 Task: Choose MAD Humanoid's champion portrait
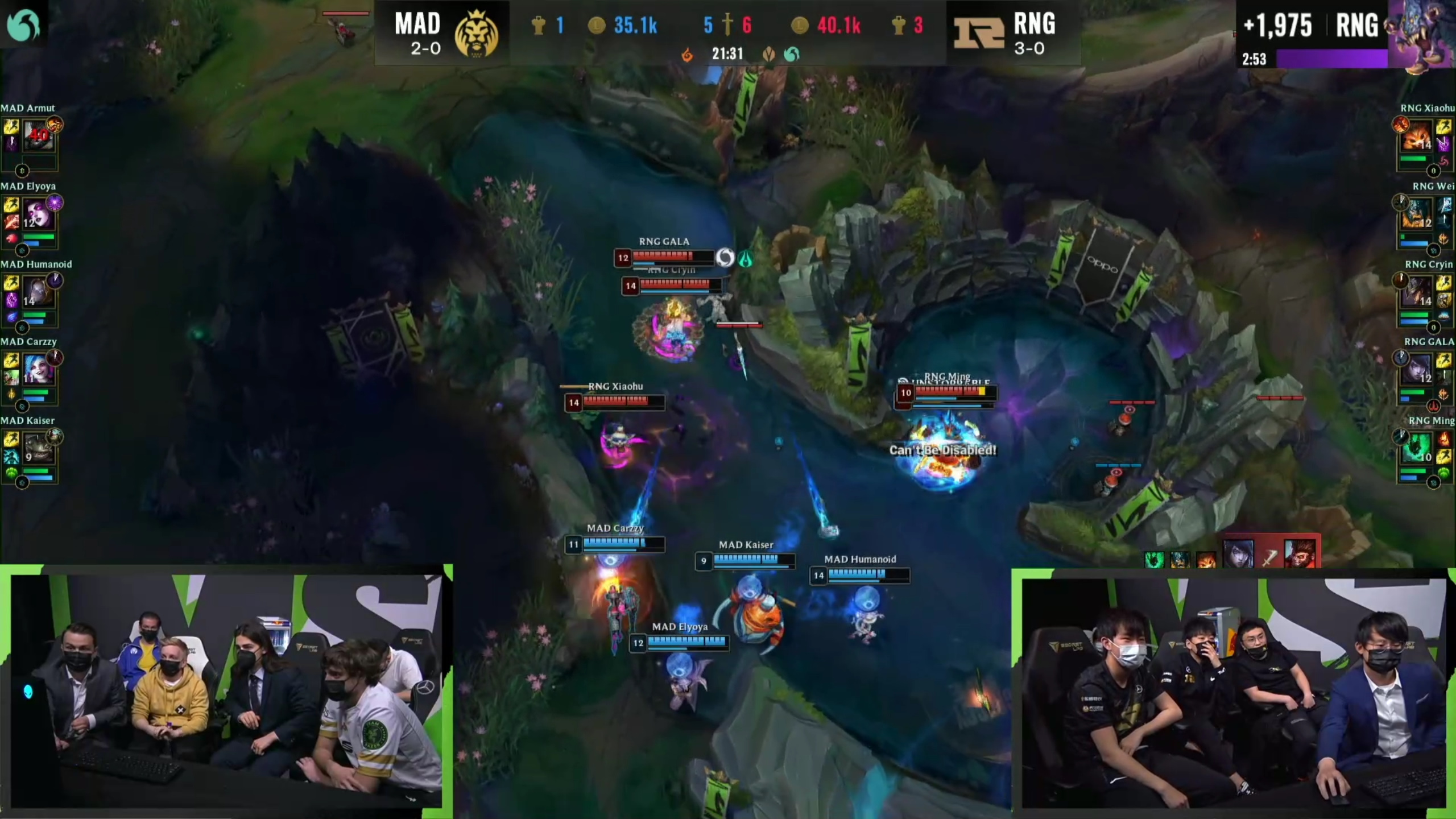tap(39, 292)
